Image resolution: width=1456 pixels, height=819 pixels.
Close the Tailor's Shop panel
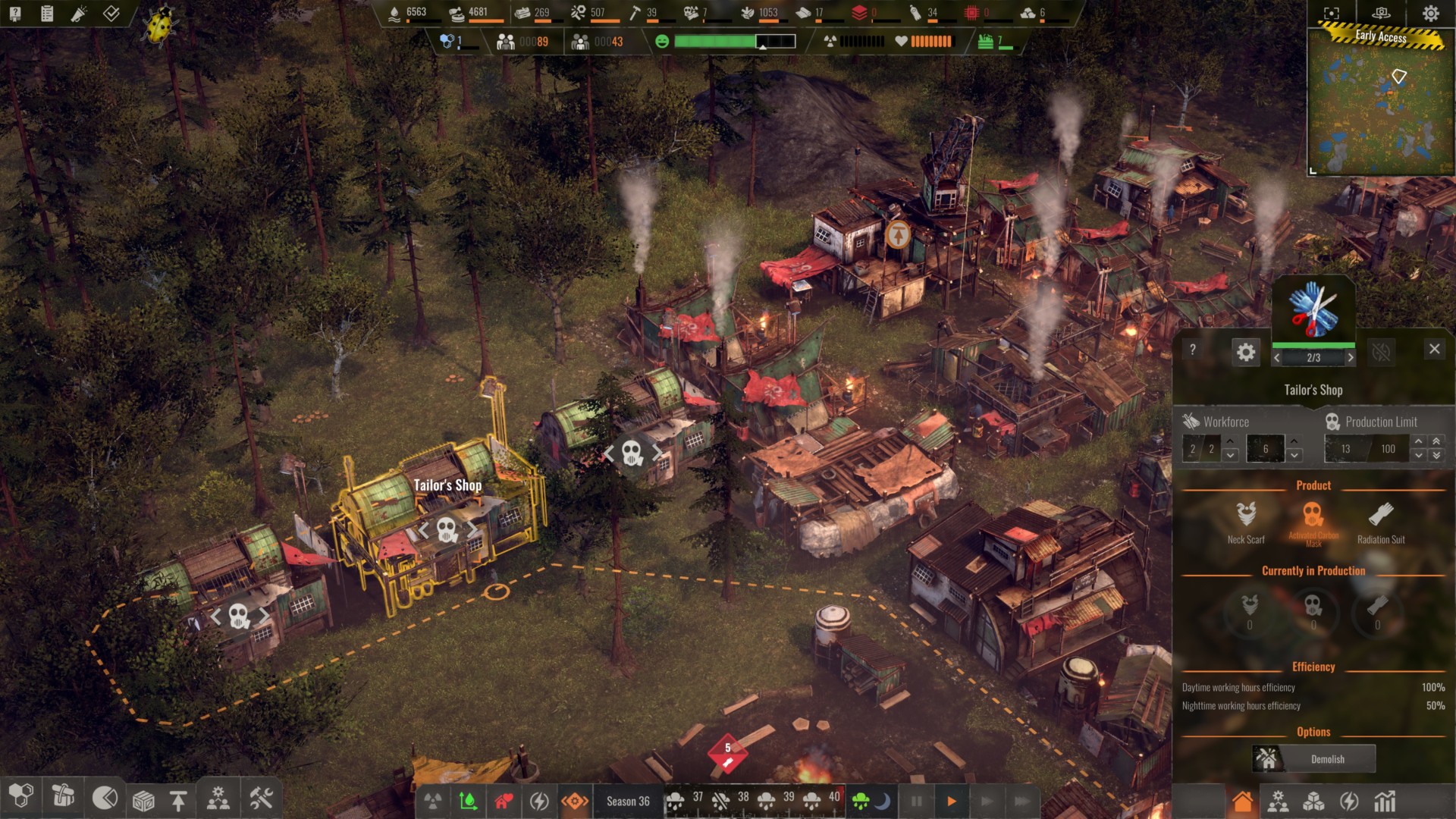[x=1434, y=349]
